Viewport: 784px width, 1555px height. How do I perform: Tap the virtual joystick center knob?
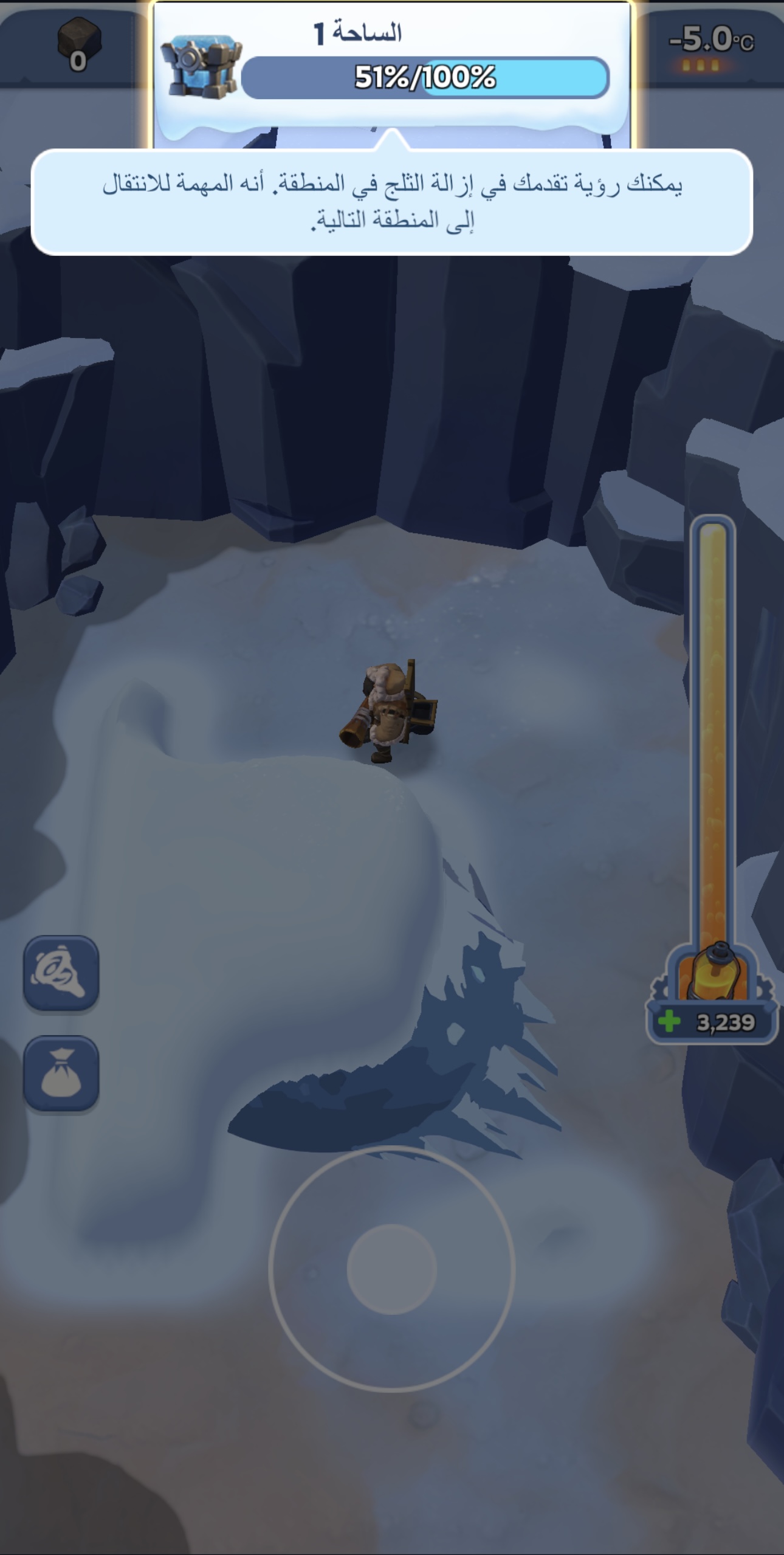pyautogui.click(x=392, y=1269)
